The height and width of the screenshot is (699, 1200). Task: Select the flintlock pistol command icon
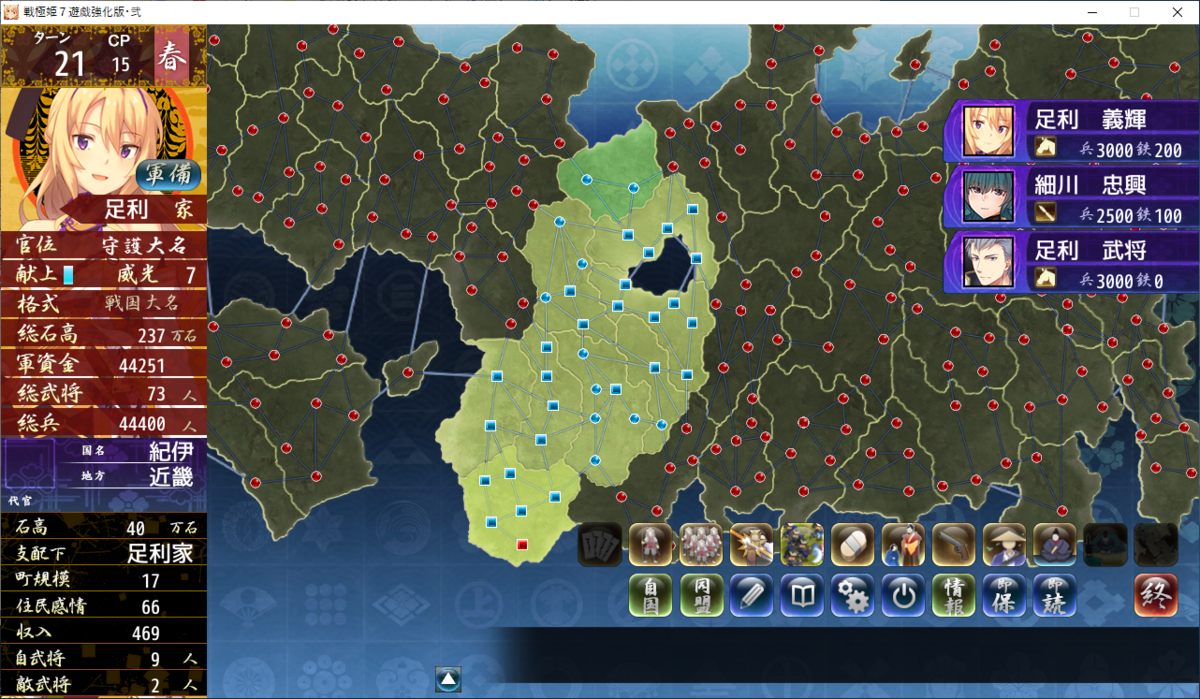coord(953,545)
